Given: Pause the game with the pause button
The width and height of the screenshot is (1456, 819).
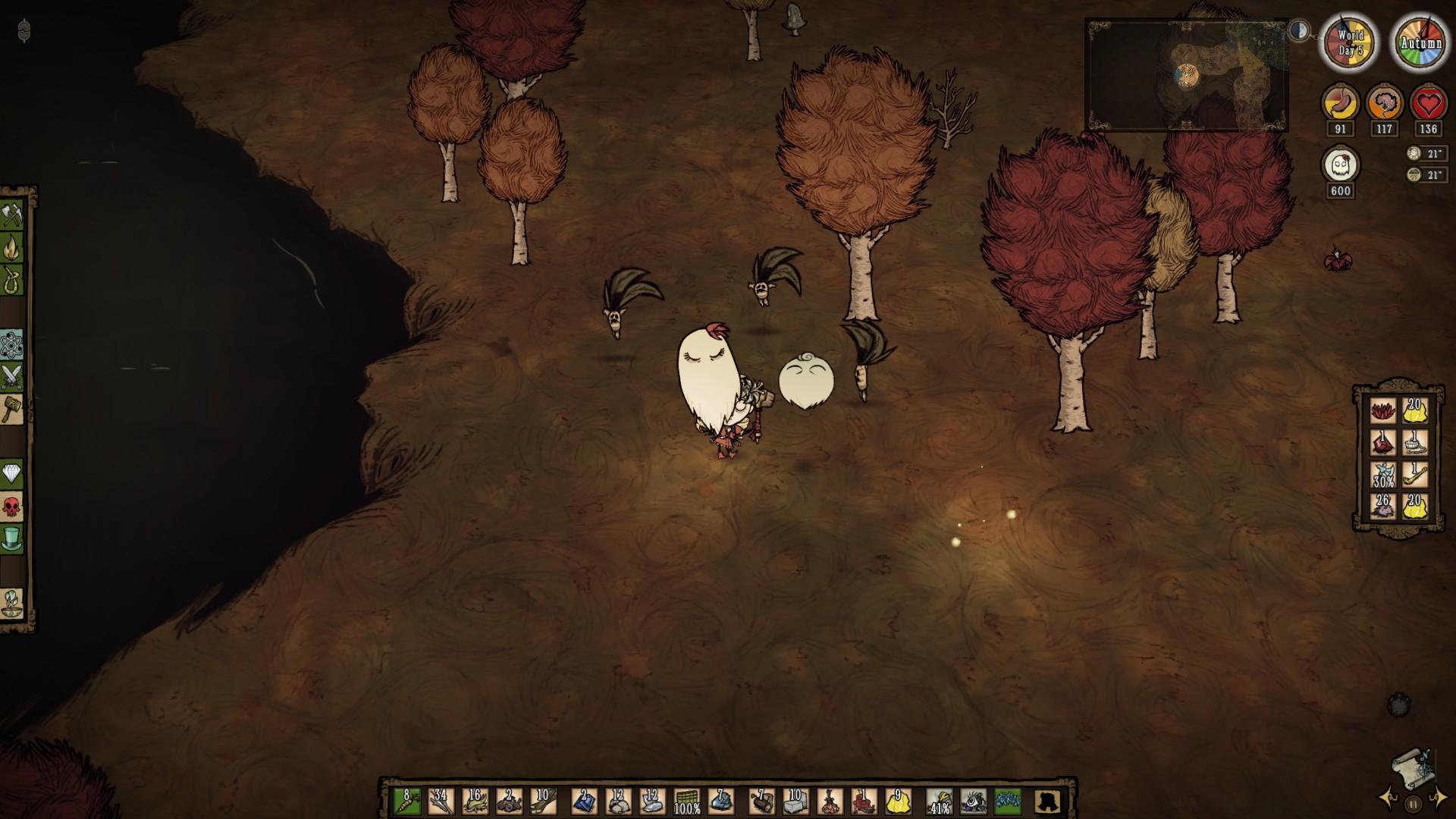Looking at the screenshot, I should click(x=1413, y=805).
